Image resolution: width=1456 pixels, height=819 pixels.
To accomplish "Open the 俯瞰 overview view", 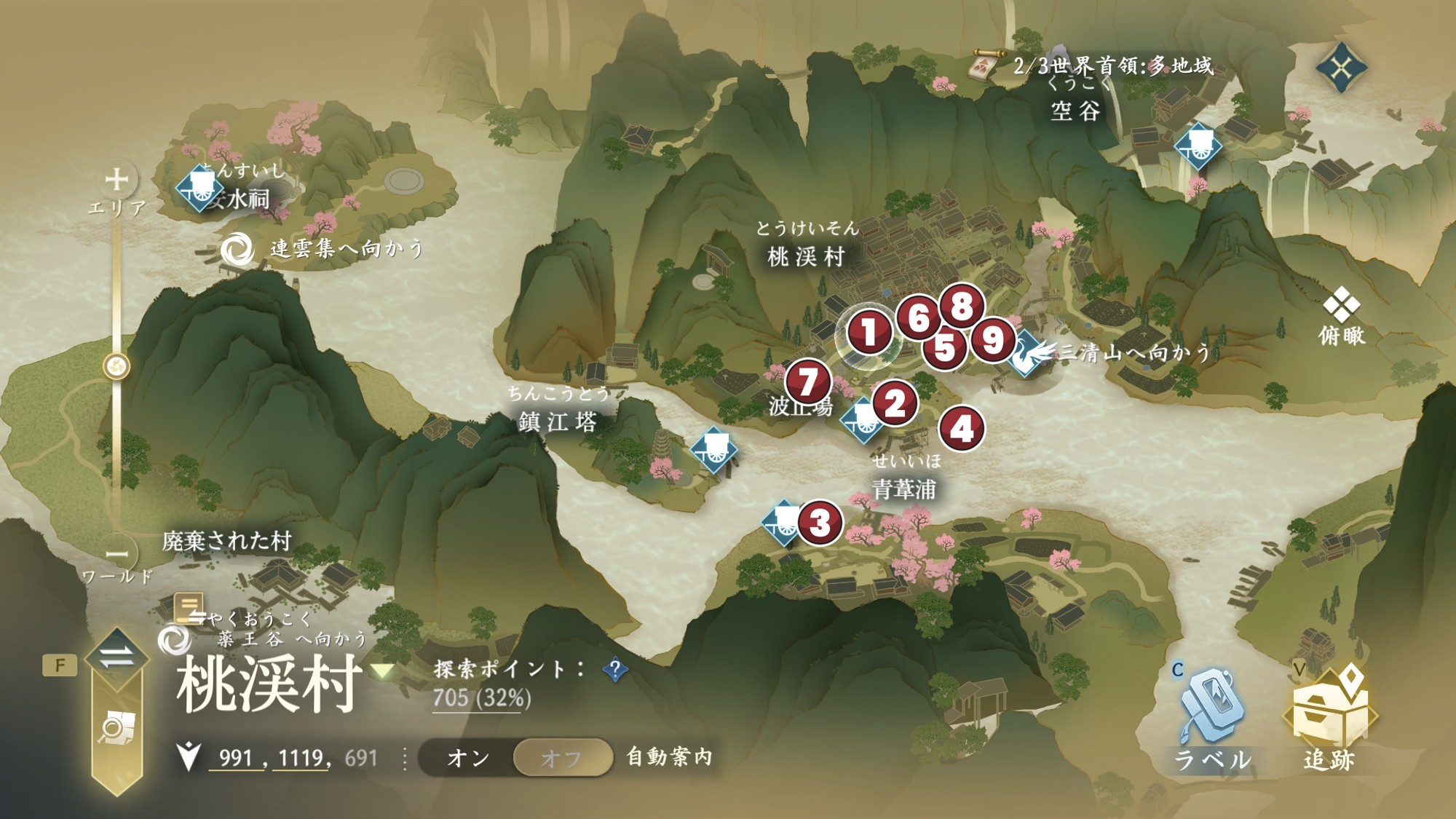I will coord(1341,316).
